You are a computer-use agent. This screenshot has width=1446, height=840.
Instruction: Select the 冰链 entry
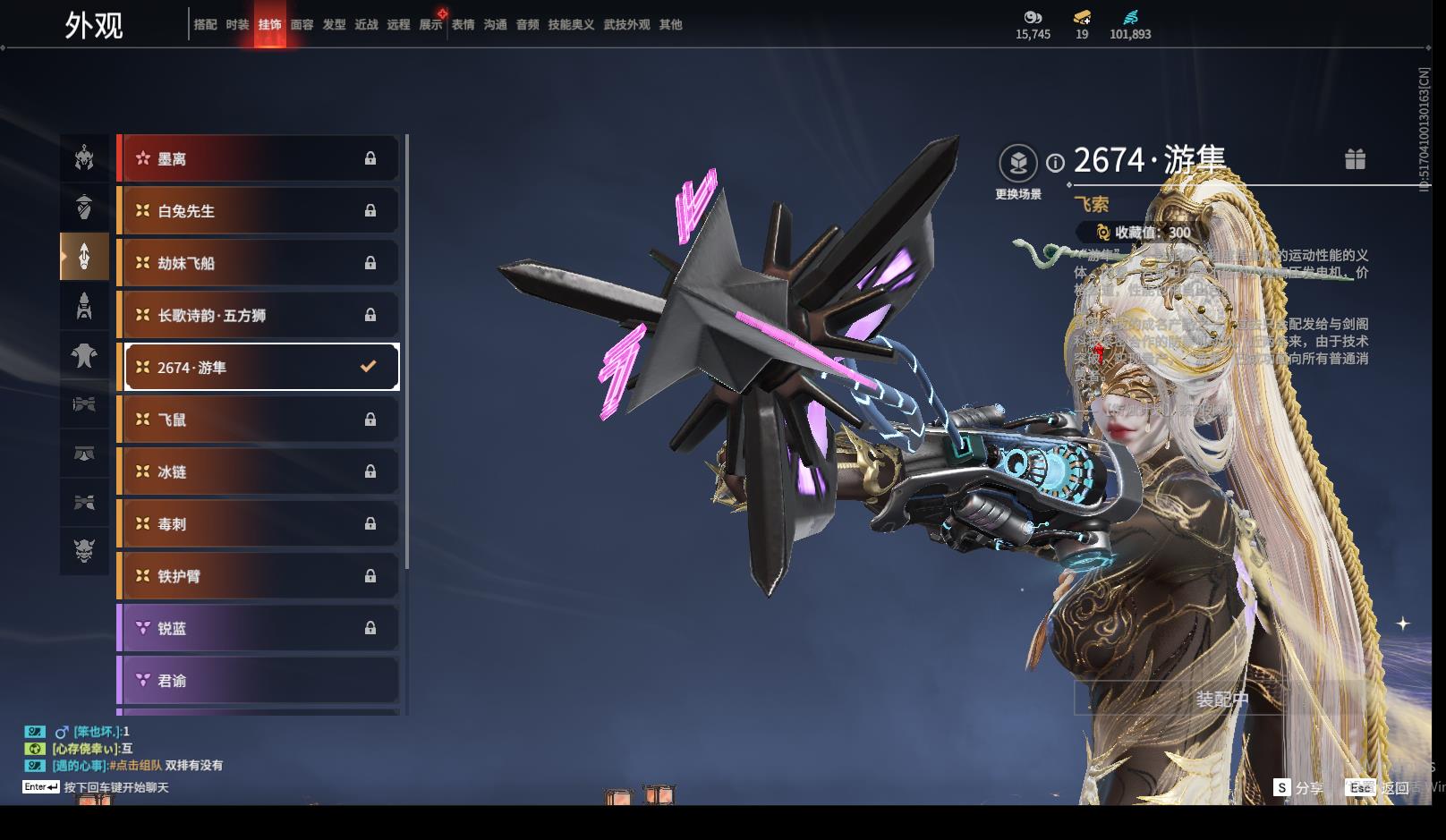259,471
